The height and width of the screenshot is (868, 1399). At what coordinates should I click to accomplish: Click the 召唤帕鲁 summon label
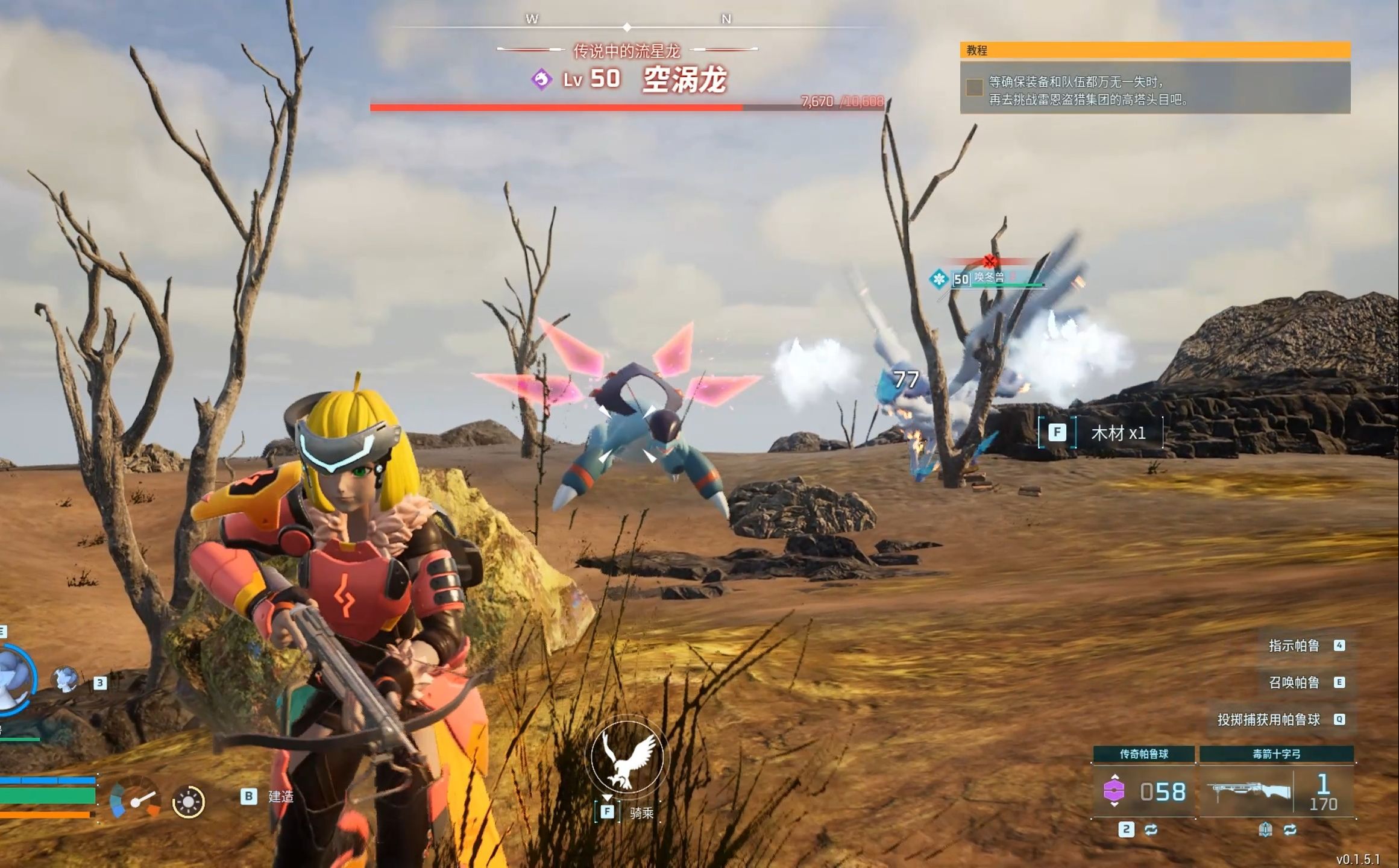1294,682
